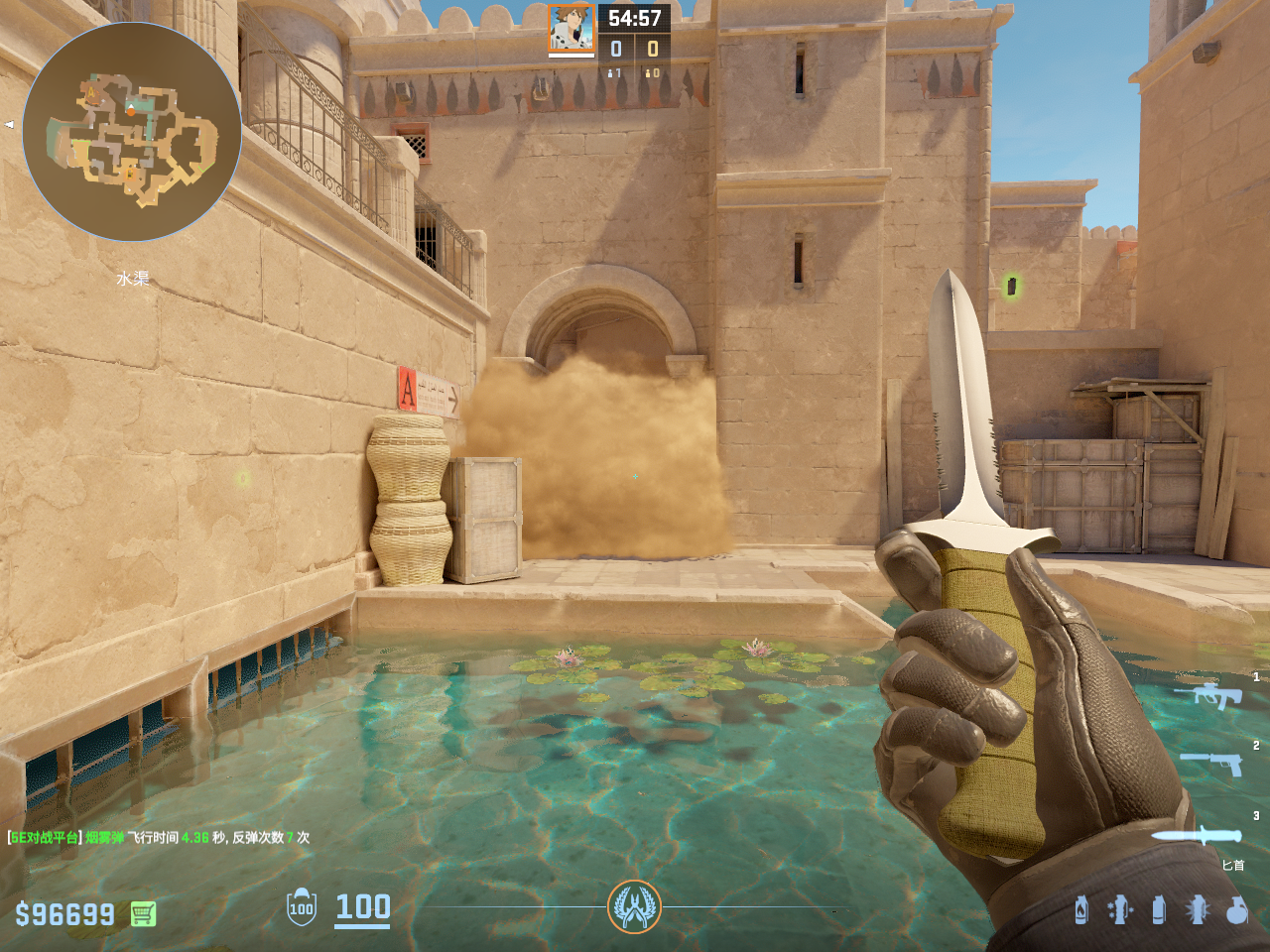Select the decoy grenade icon
Screen dimensions: 1270x952
pyautogui.click(x=1120, y=909)
